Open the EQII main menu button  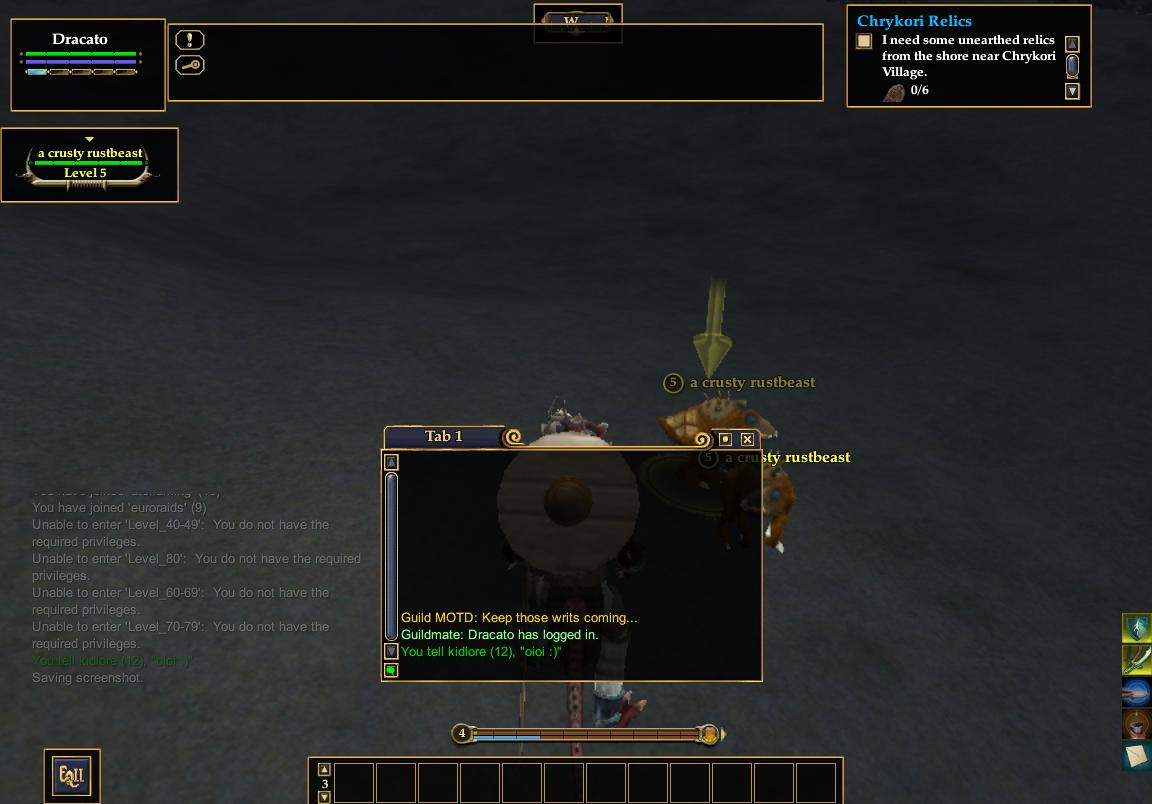[71, 775]
